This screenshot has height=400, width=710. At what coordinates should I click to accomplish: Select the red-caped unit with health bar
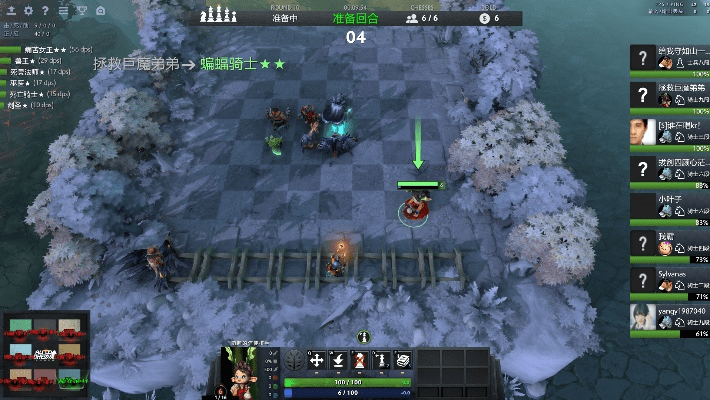pyautogui.click(x=412, y=209)
